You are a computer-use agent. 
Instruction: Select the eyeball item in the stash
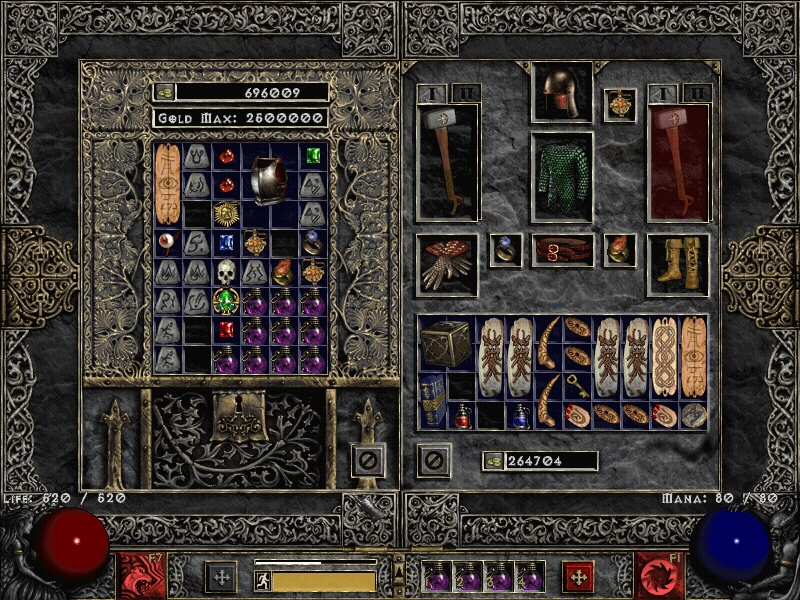pos(166,242)
